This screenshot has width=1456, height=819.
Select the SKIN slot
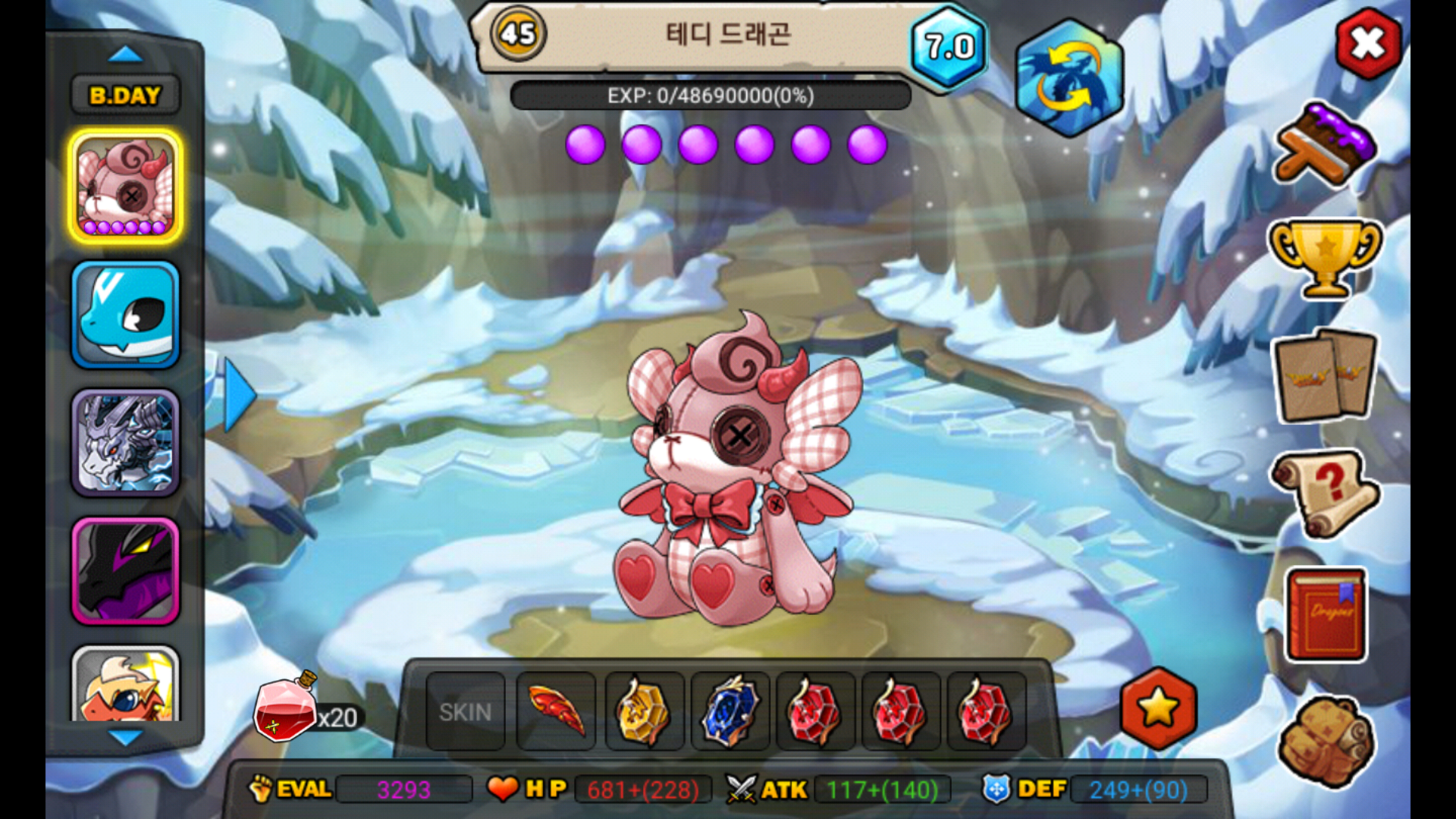[465, 712]
